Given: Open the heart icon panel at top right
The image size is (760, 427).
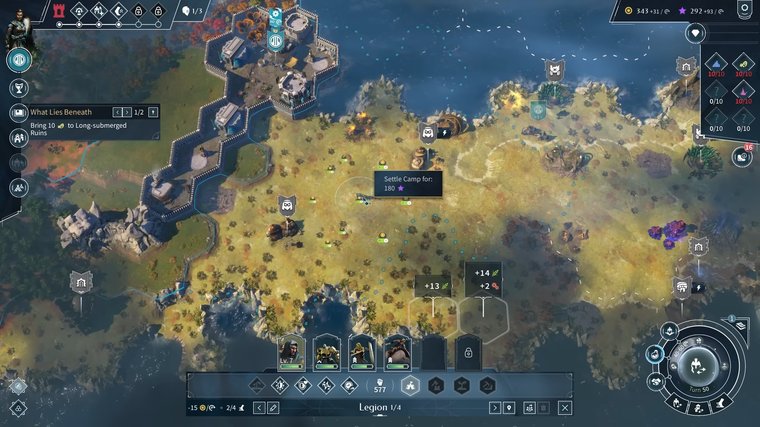Looking at the screenshot, I should (x=695, y=33).
